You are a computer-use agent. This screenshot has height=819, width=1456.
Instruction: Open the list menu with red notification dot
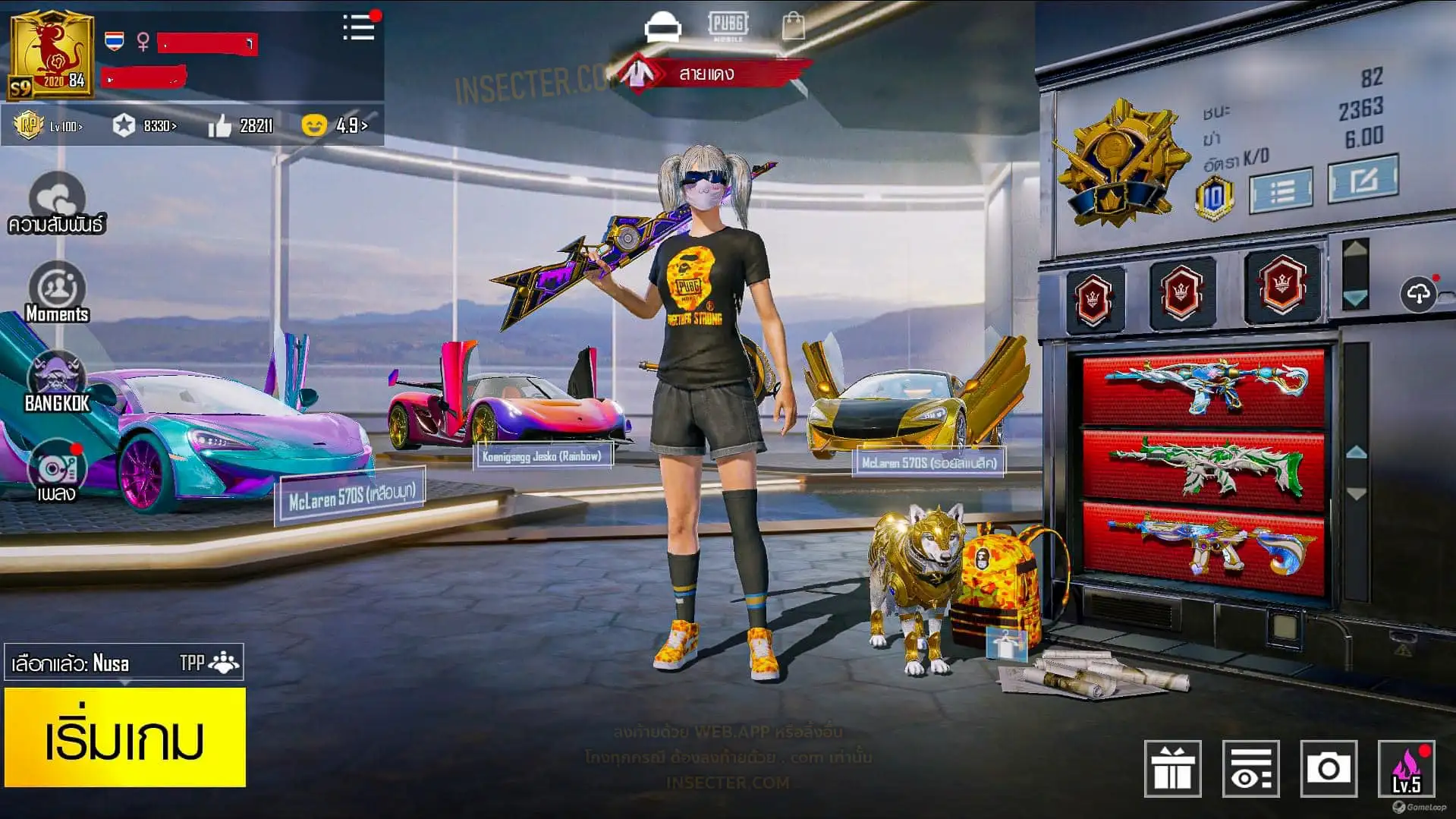click(359, 28)
